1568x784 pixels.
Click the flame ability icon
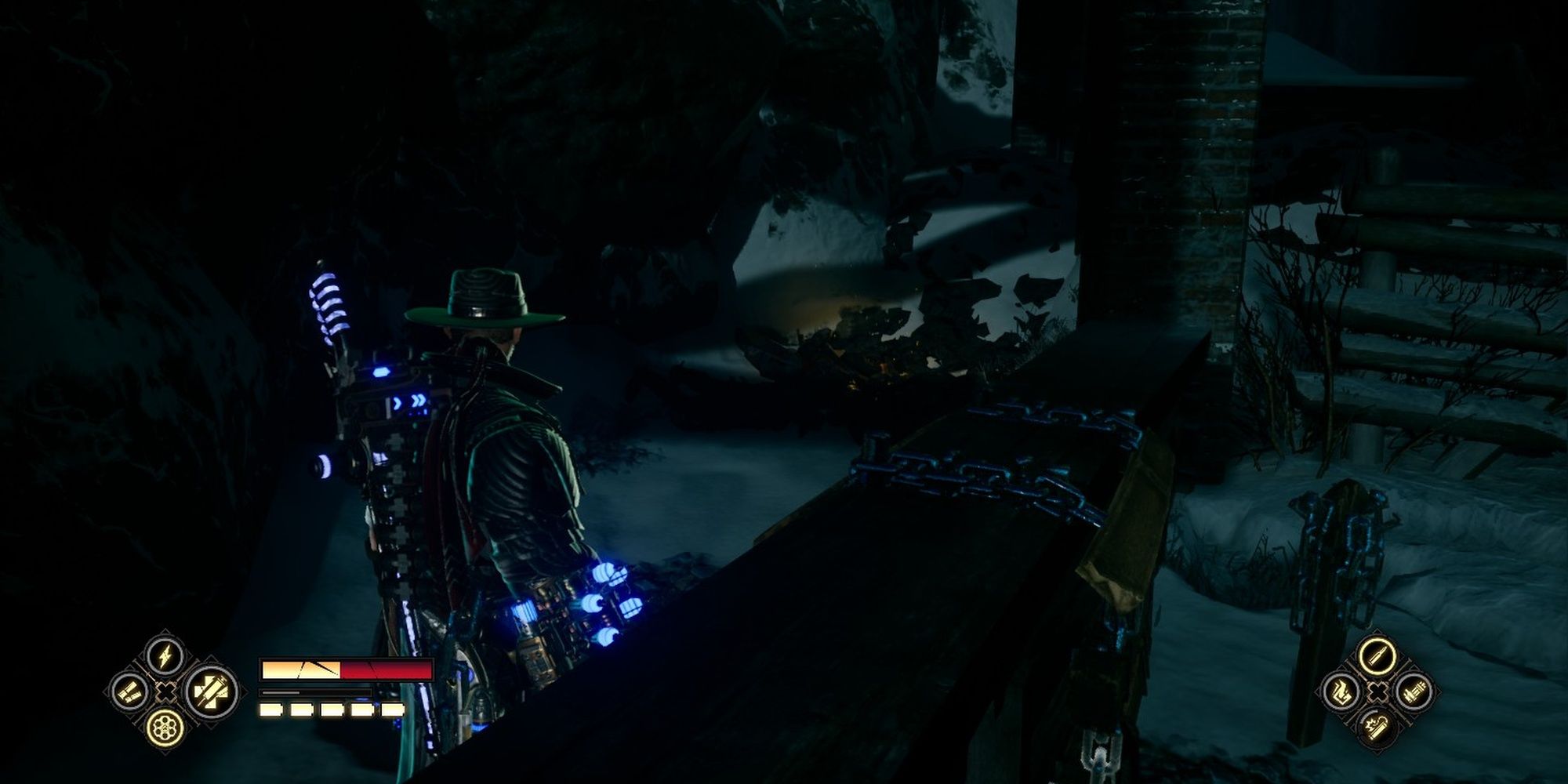tap(1342, 691)
